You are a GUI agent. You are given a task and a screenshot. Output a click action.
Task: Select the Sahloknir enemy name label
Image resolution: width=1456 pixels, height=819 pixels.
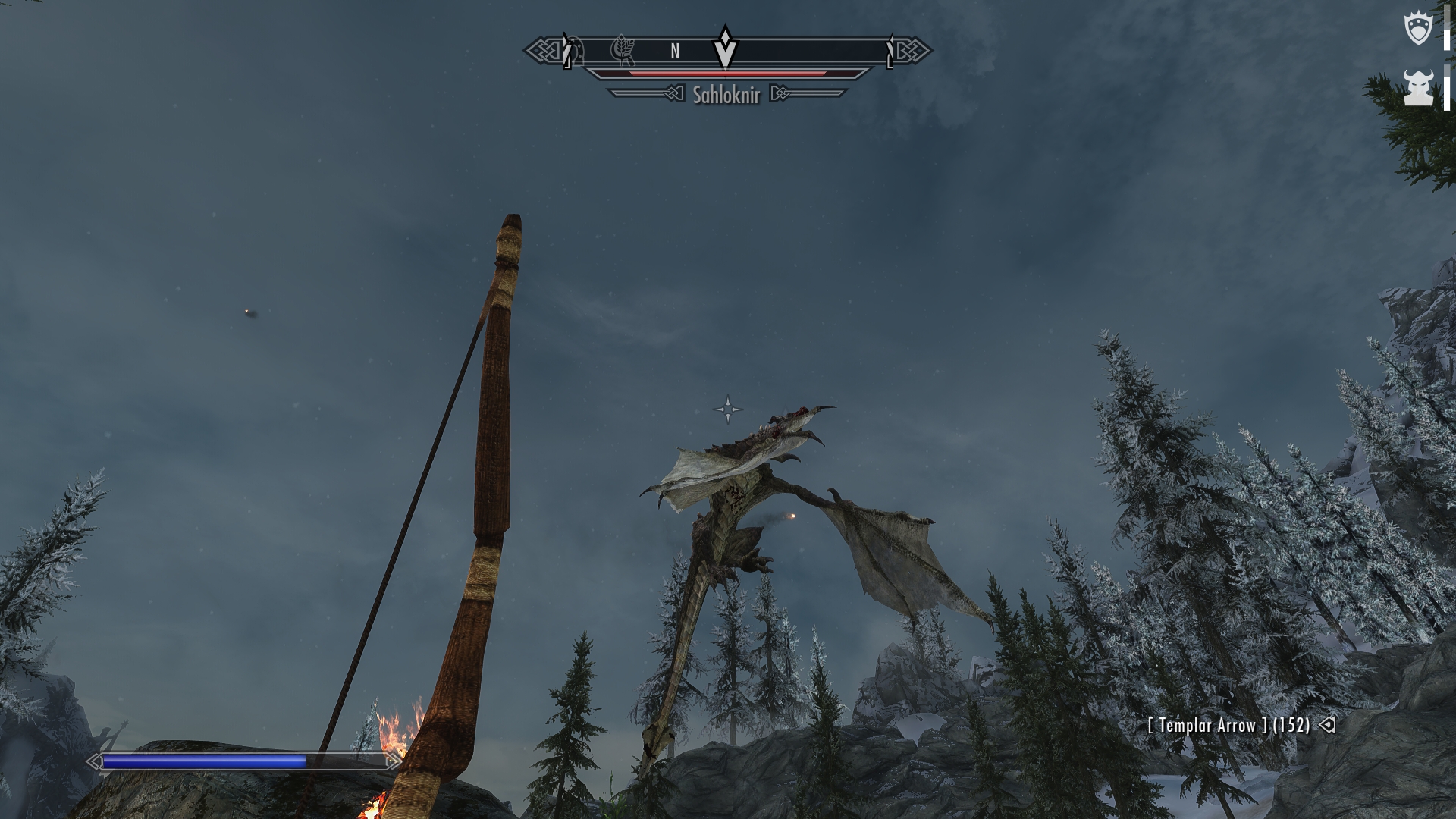tap(726, 94)
